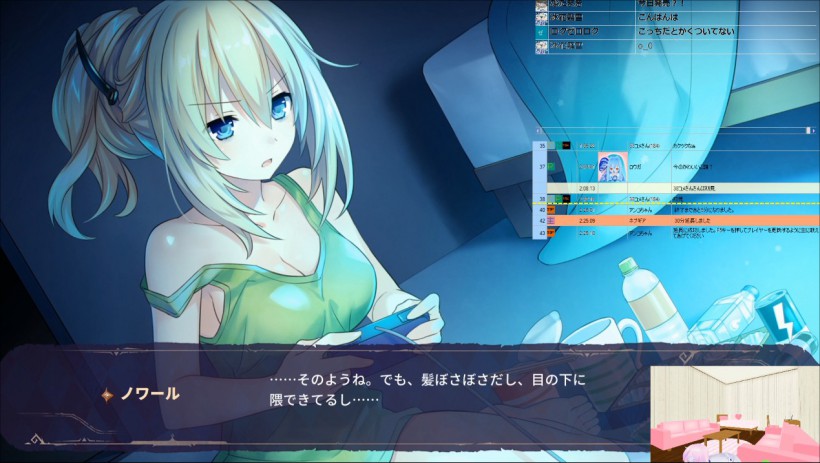
Task: Open the blue-haired avatar thumbnail in comments
Action: [612, 167]
